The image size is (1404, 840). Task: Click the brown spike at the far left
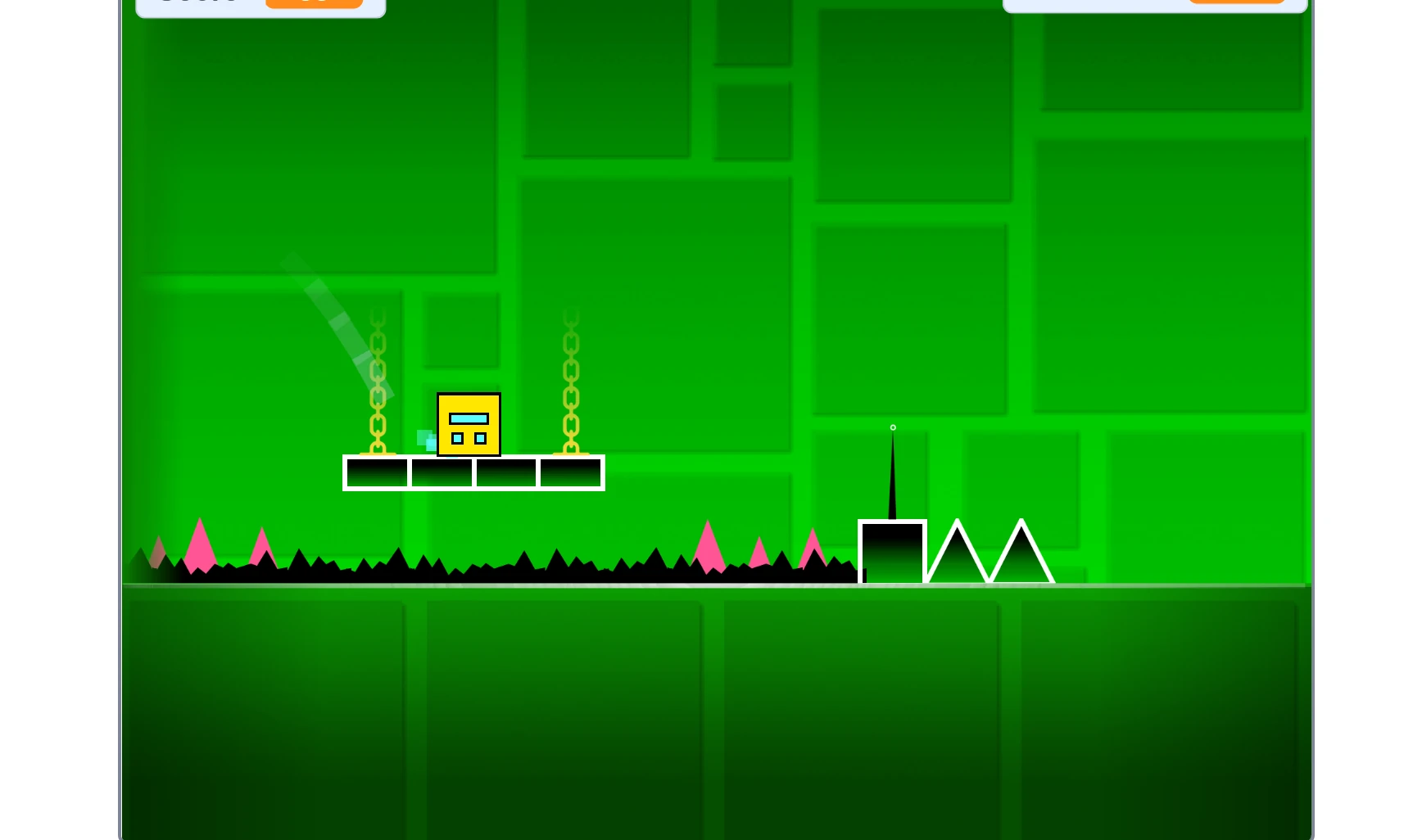(x=156, y=553)
